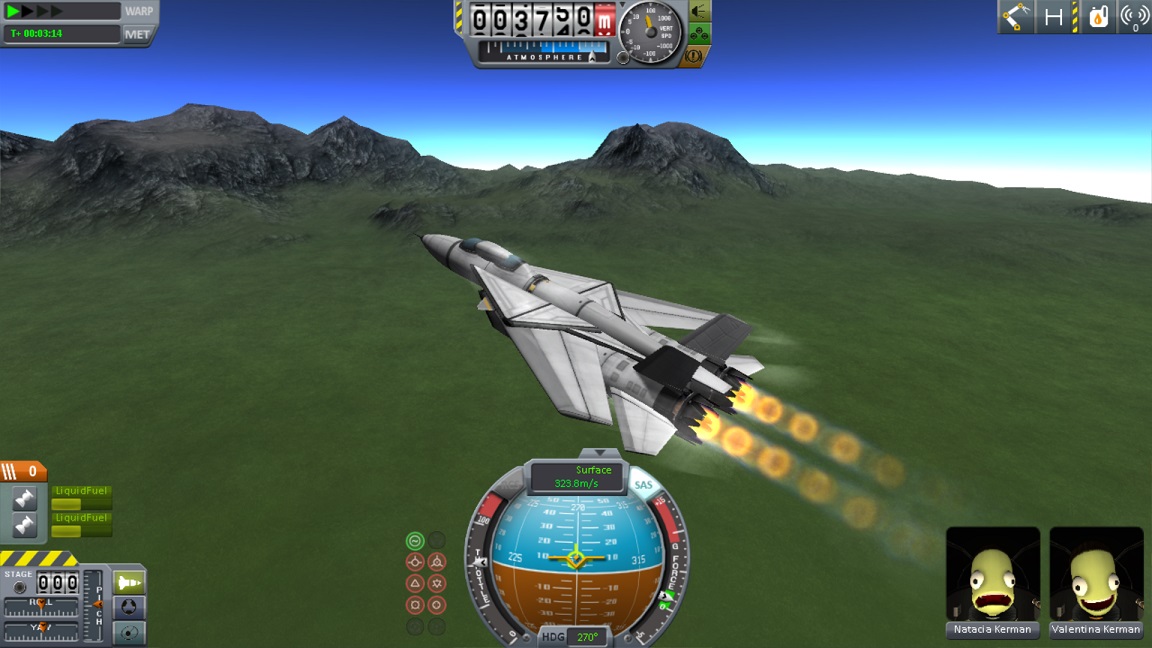Image resolution: width=1152 pixels, height=648 pixels.
Task: Toggle SAS on the navball
Action: click(643, 486)
